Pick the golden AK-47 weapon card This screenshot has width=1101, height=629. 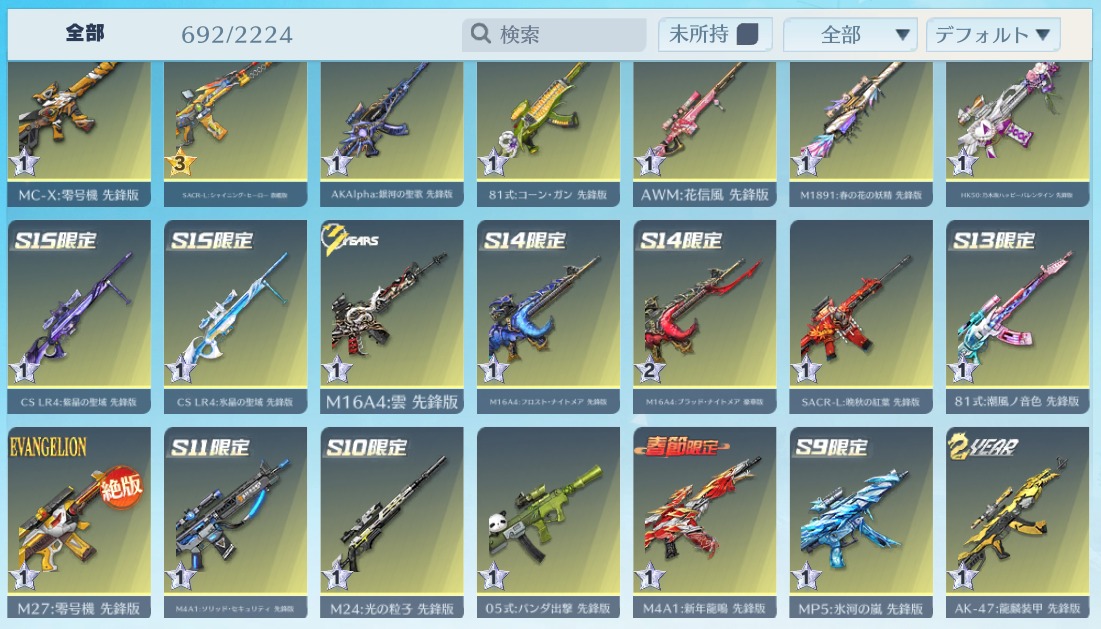pyautogui.click(x=1017, y=522)
